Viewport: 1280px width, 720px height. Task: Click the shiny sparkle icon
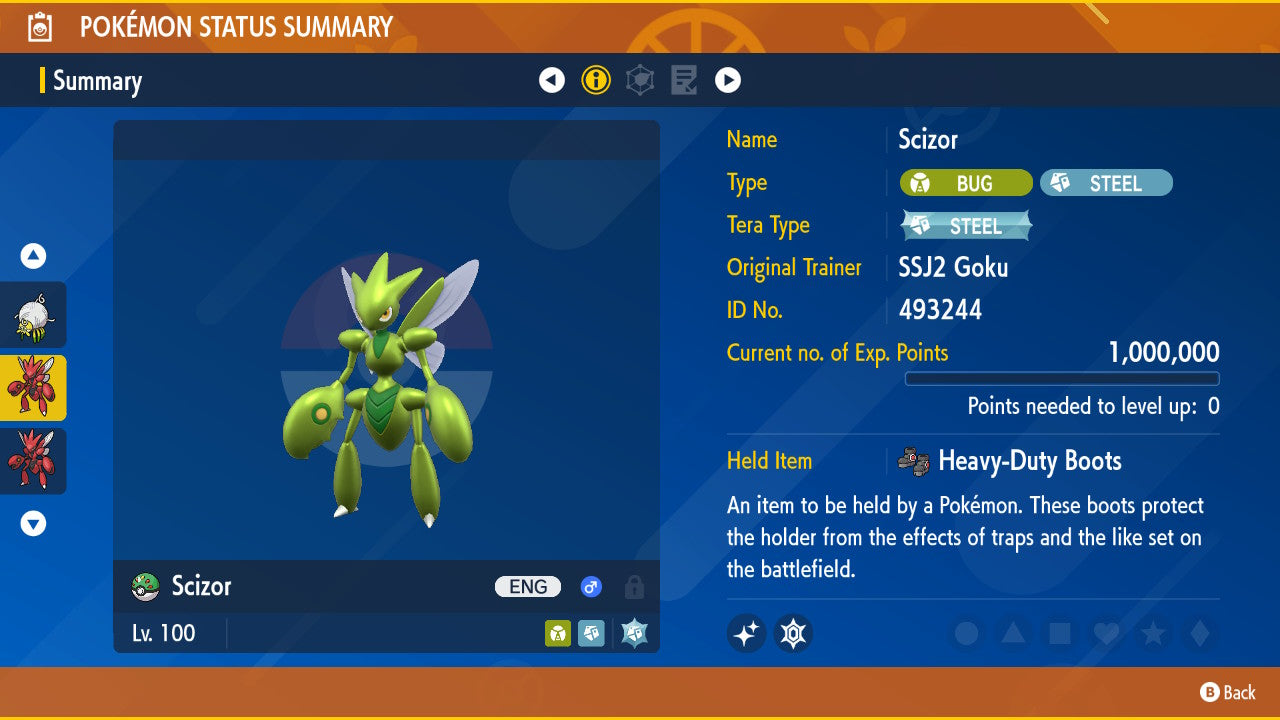click(x=746, y=633)
